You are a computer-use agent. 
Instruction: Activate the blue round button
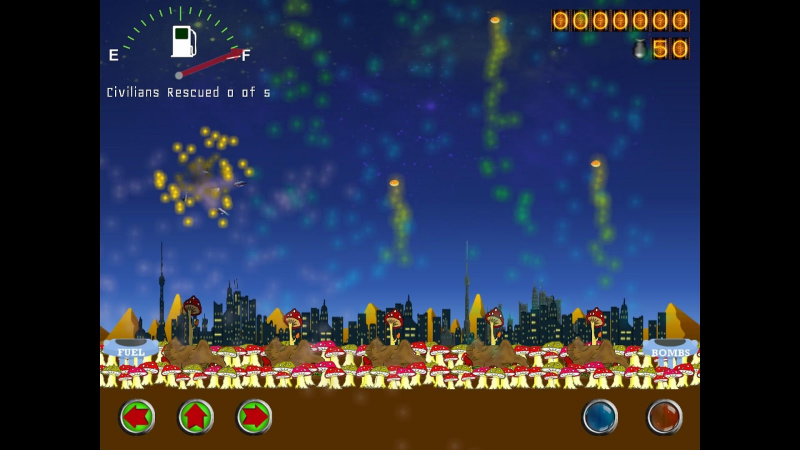[x=600, y=416]
